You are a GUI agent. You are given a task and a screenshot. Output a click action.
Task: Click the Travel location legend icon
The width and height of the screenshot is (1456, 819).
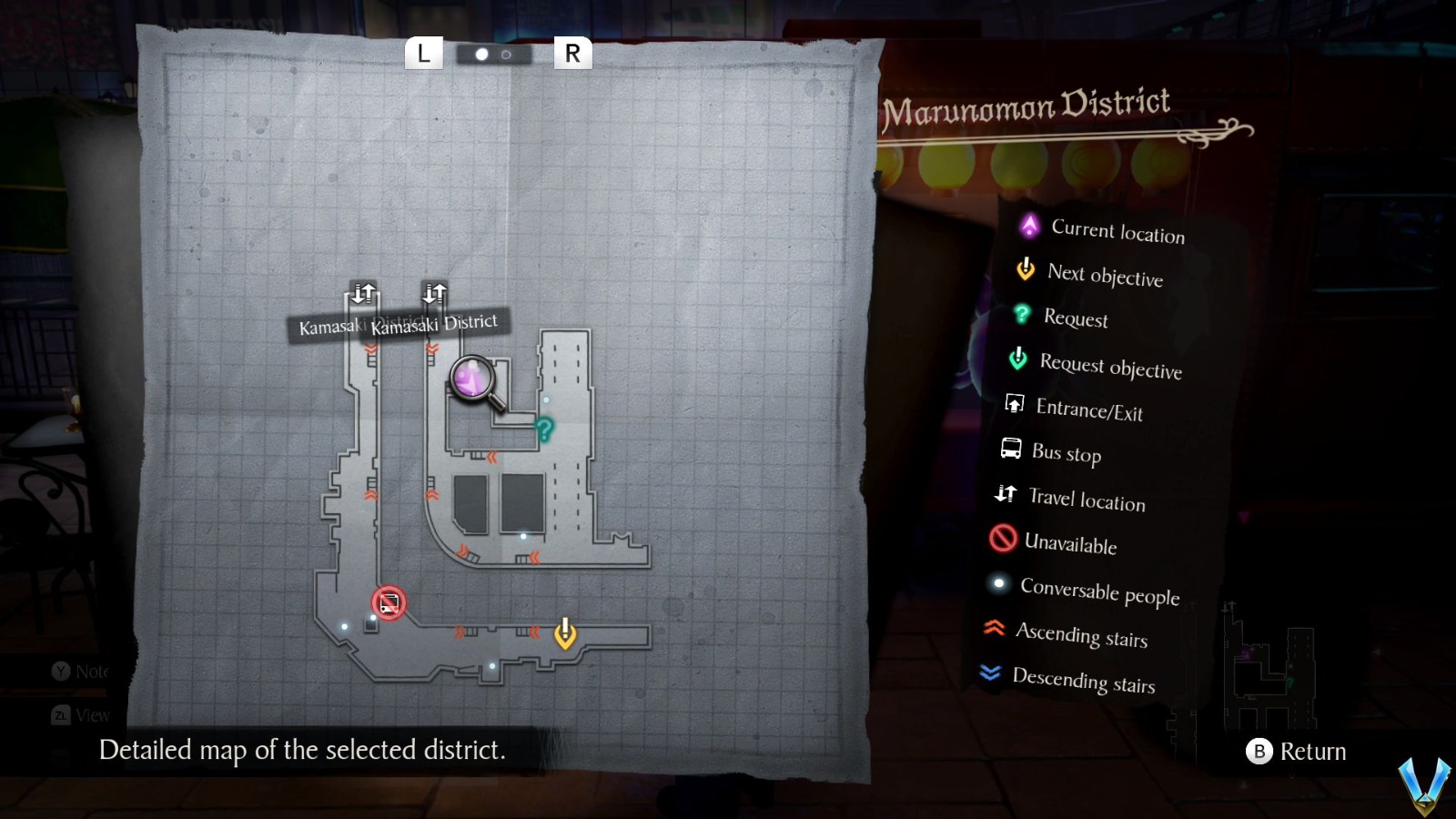1005,494
